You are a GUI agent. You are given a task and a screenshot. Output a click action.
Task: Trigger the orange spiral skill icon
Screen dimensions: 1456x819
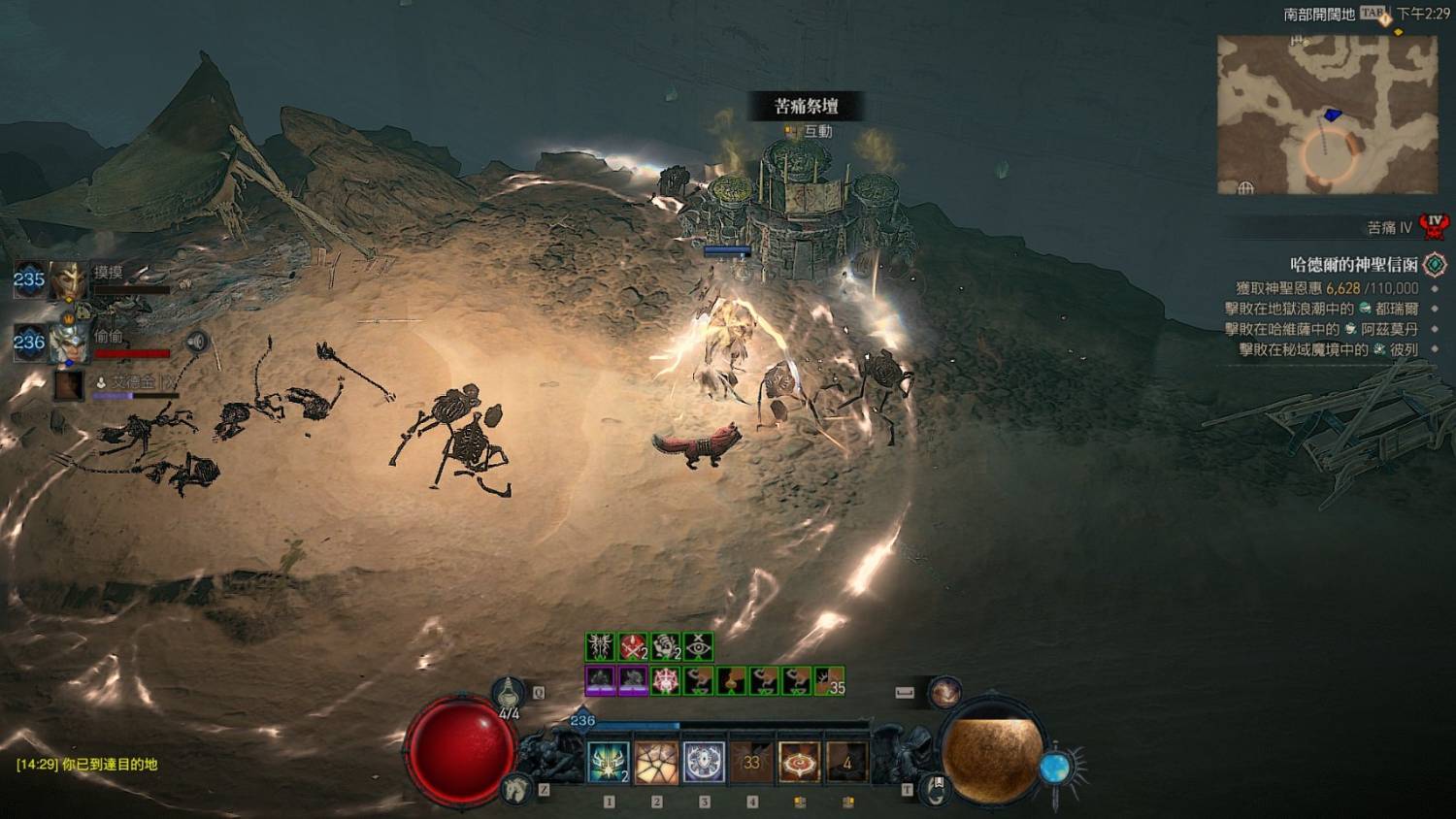pyautogui.click(x=799, y=763)
